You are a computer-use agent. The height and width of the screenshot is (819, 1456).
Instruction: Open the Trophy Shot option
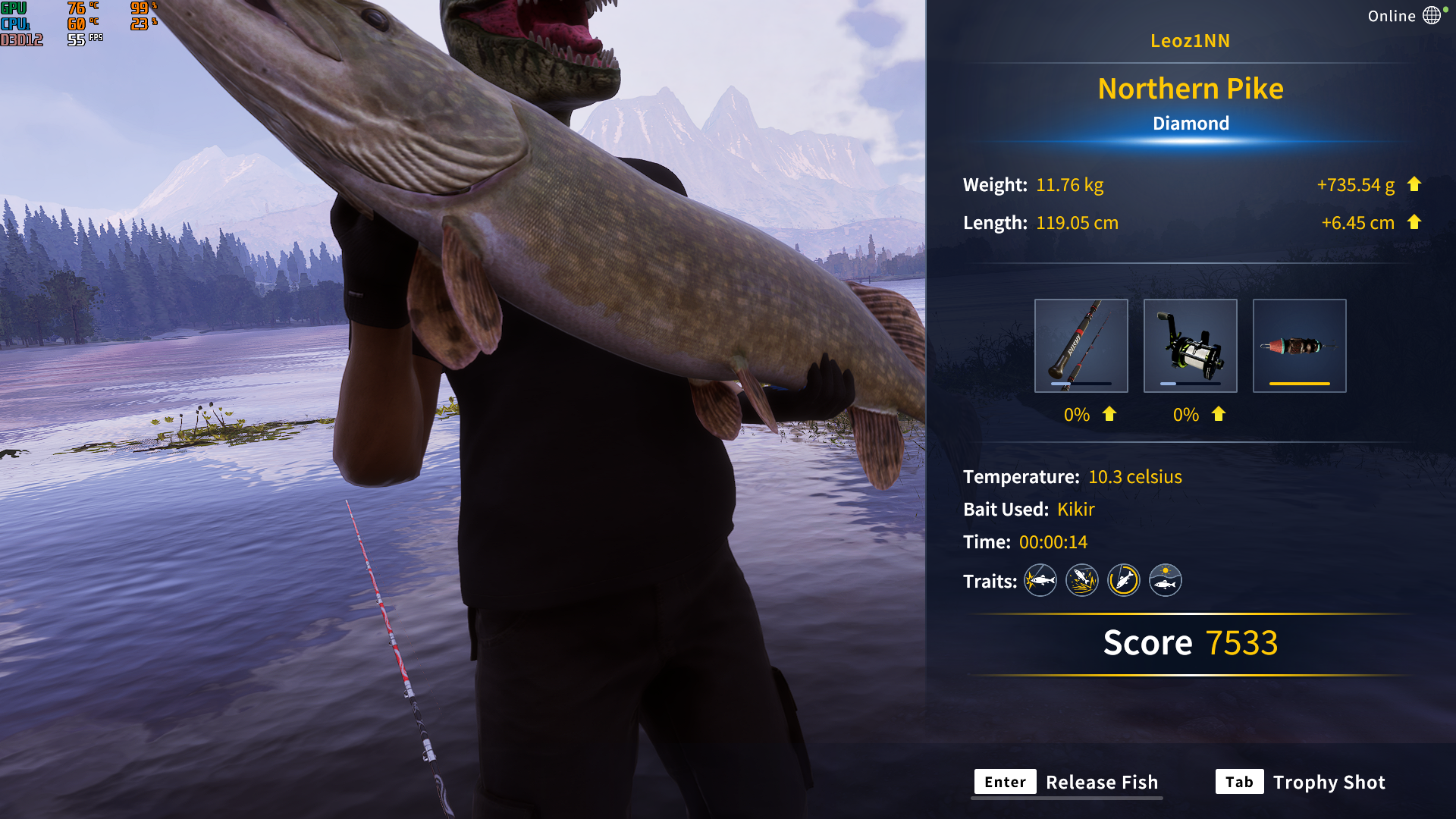(1329, 782)
